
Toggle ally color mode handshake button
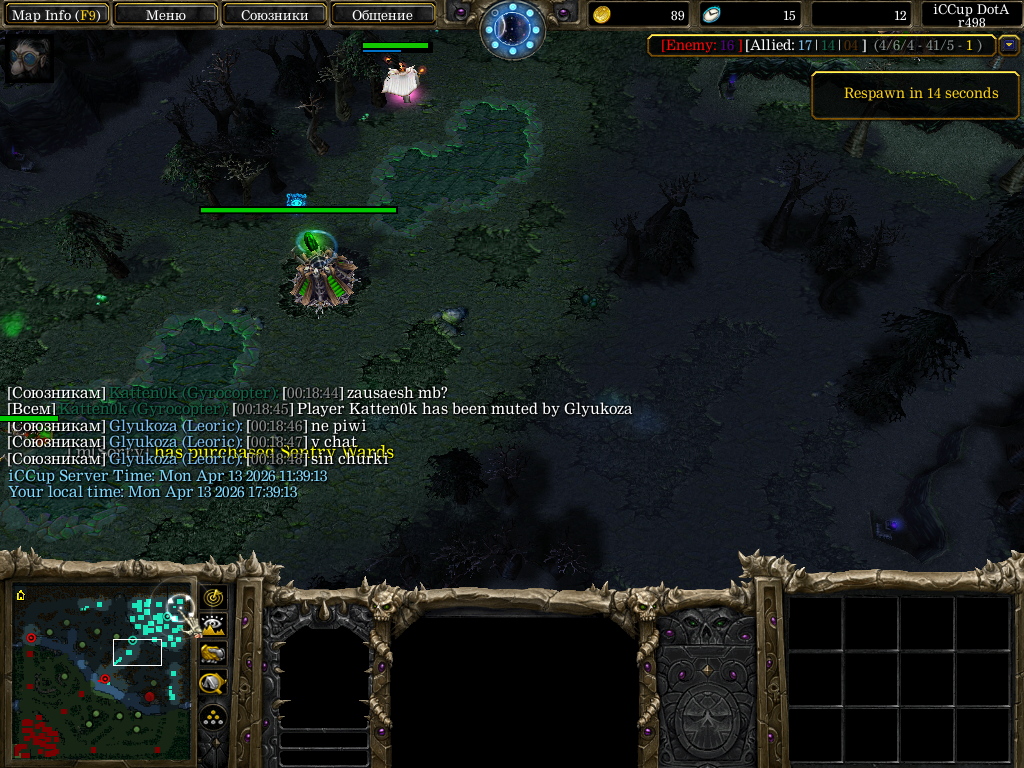[213, 654]
